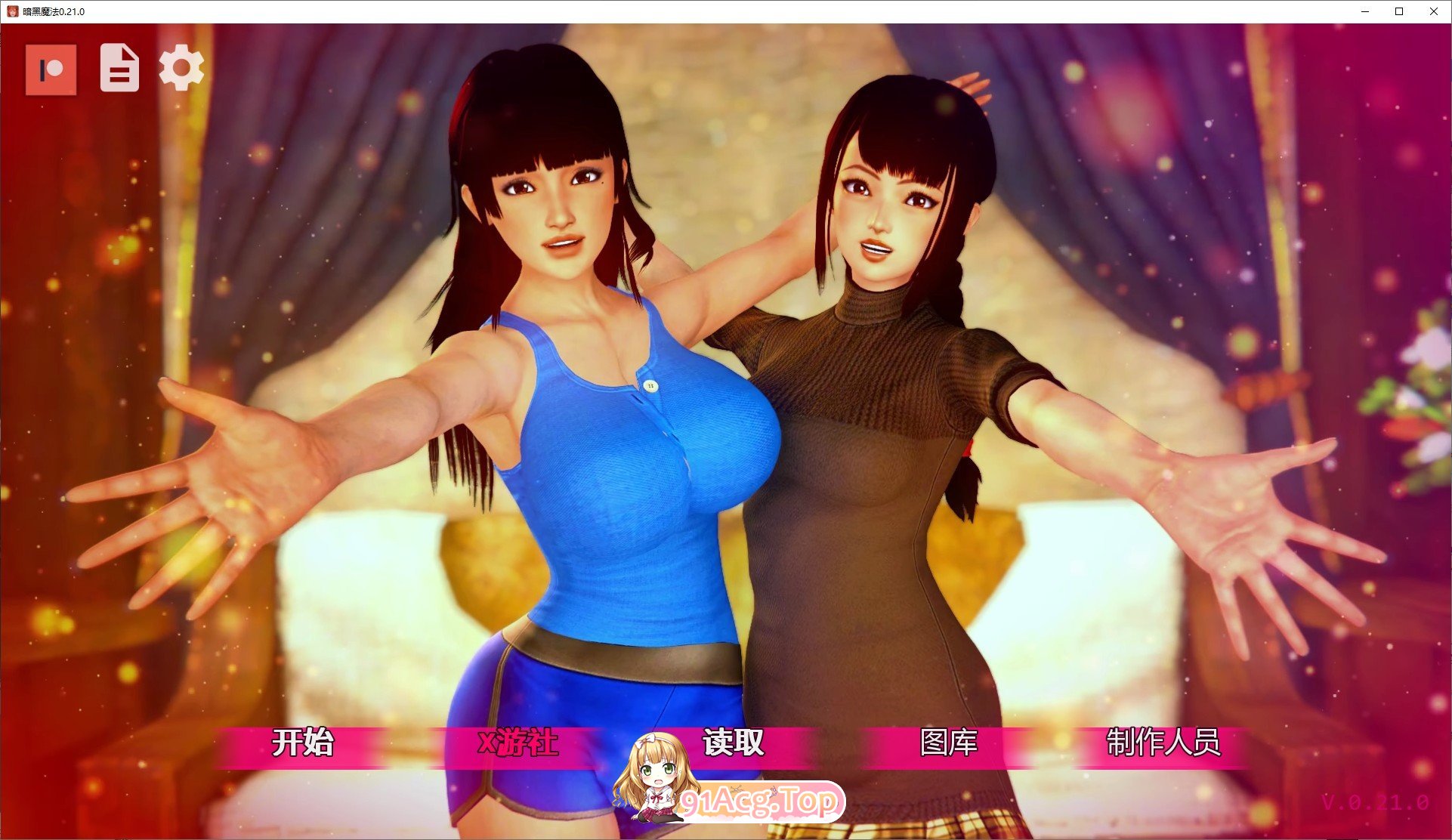1452x840 pixels.
Task: Maximize the game window
Action: (1399, 11)
